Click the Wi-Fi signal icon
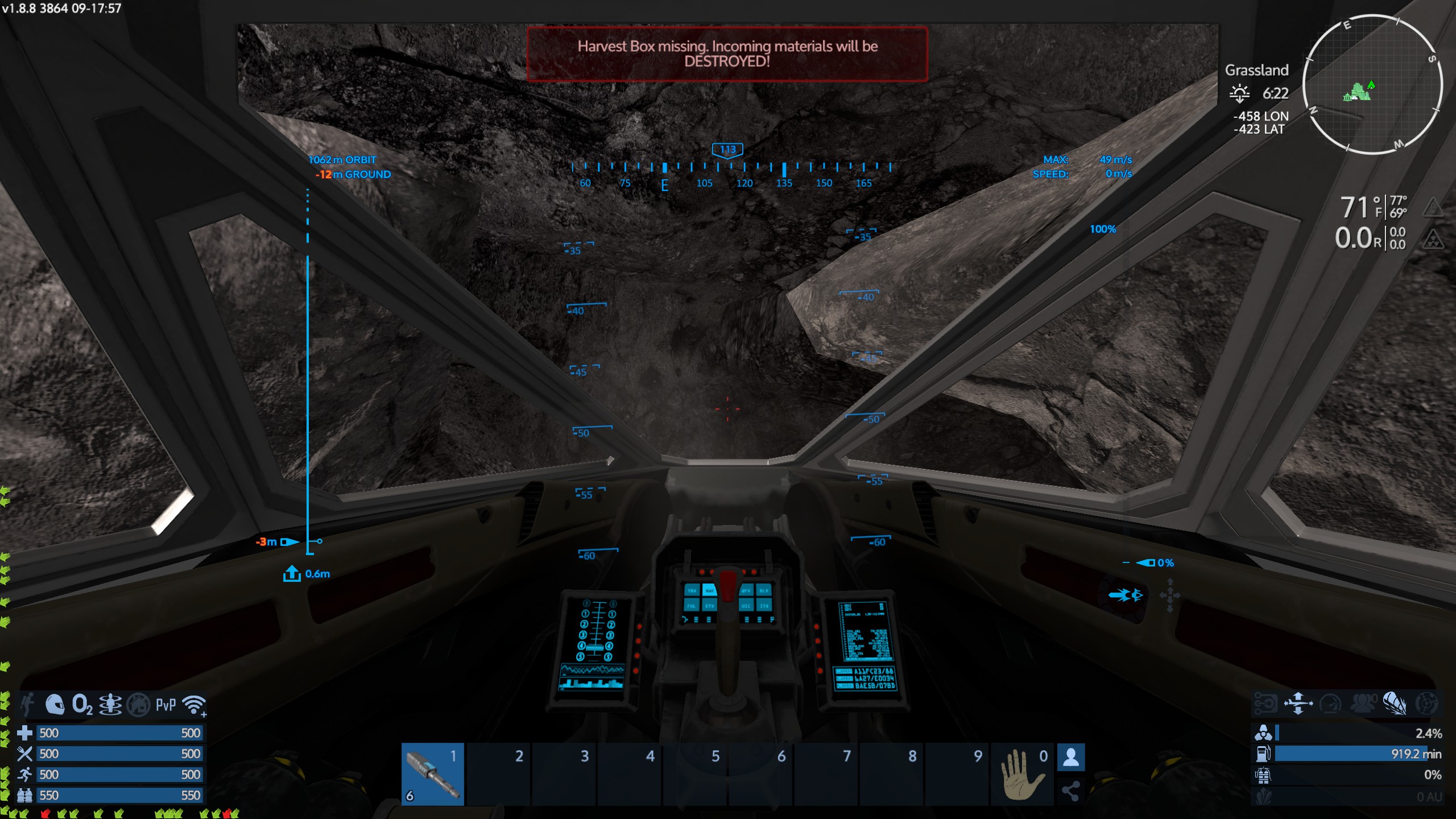Viewport: 1456px width, 819px height. 194,705
